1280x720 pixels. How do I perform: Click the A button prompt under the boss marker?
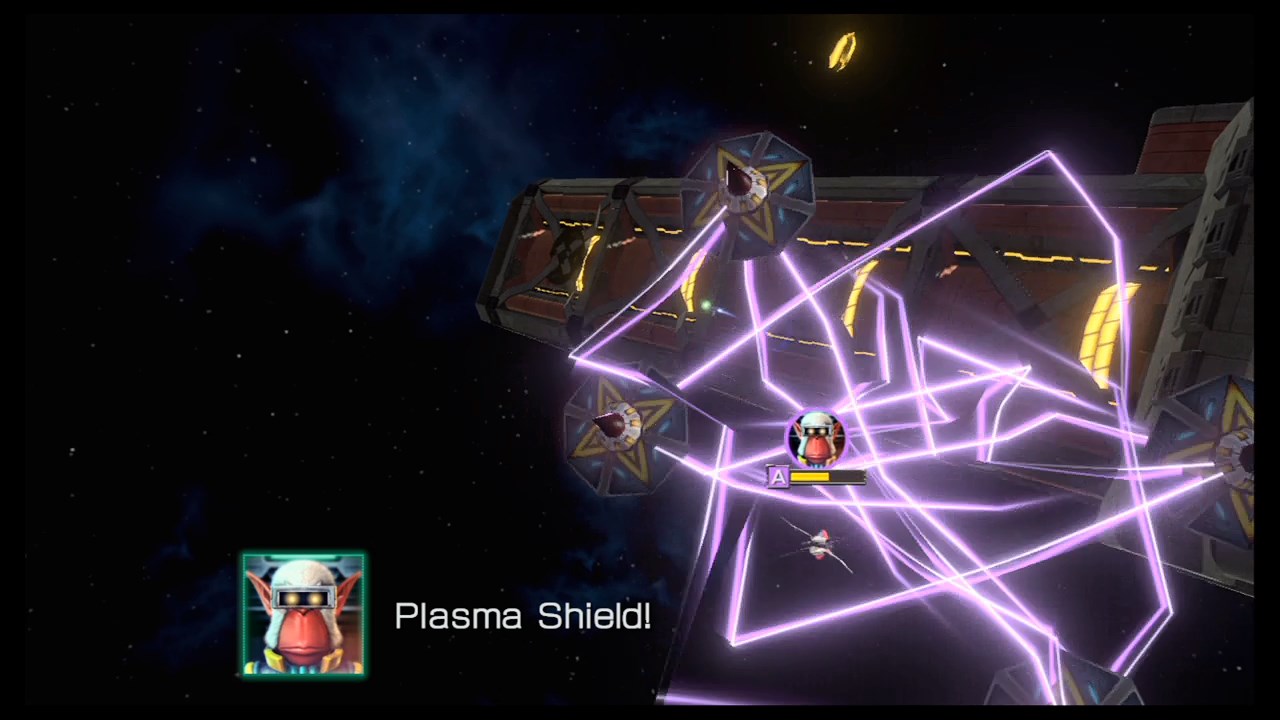[777, 477]
